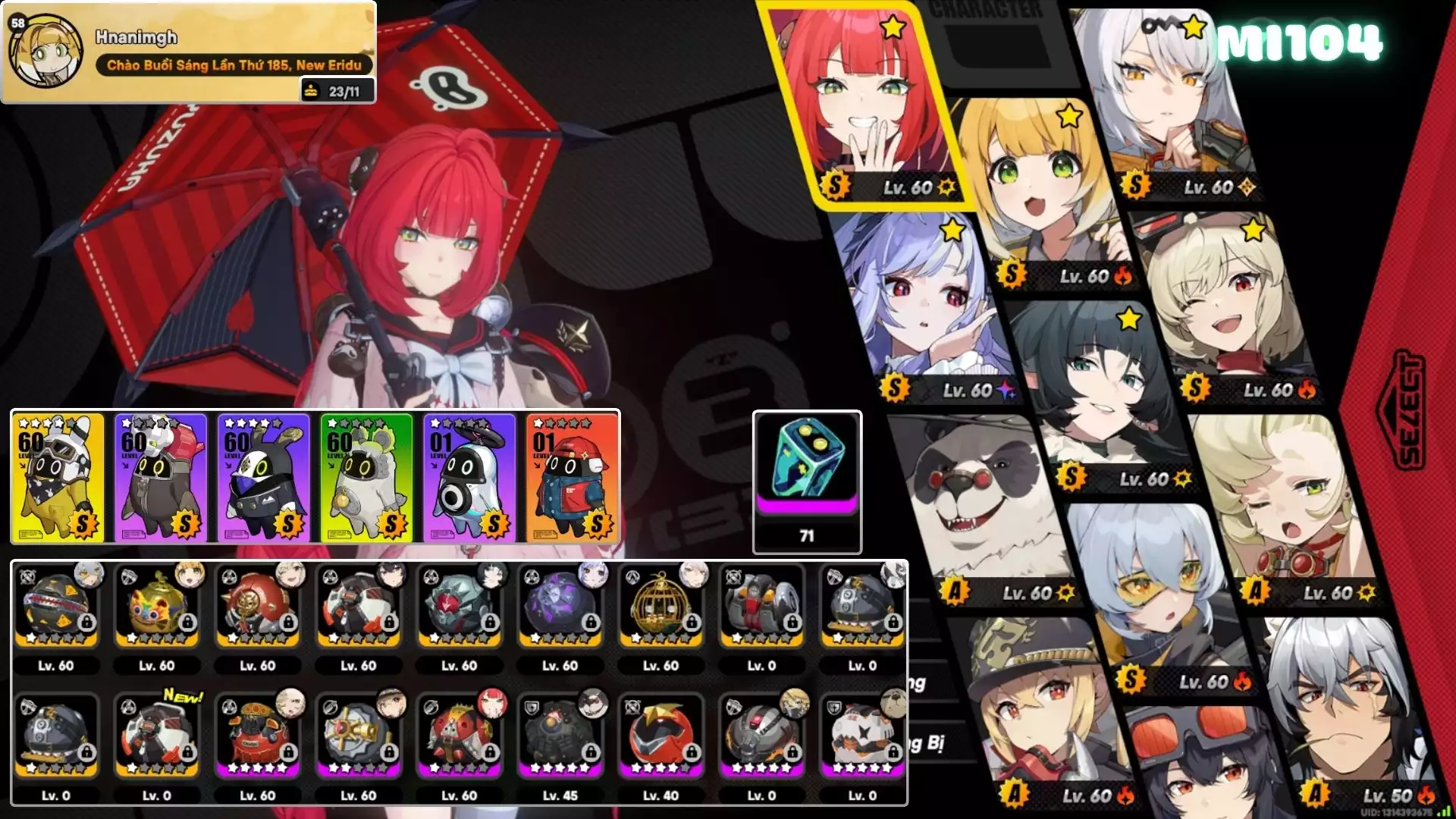Screen dimensions: 1456x819
Task: Open Hnanimgh's player profile avatar
Action: click(45, 52)
